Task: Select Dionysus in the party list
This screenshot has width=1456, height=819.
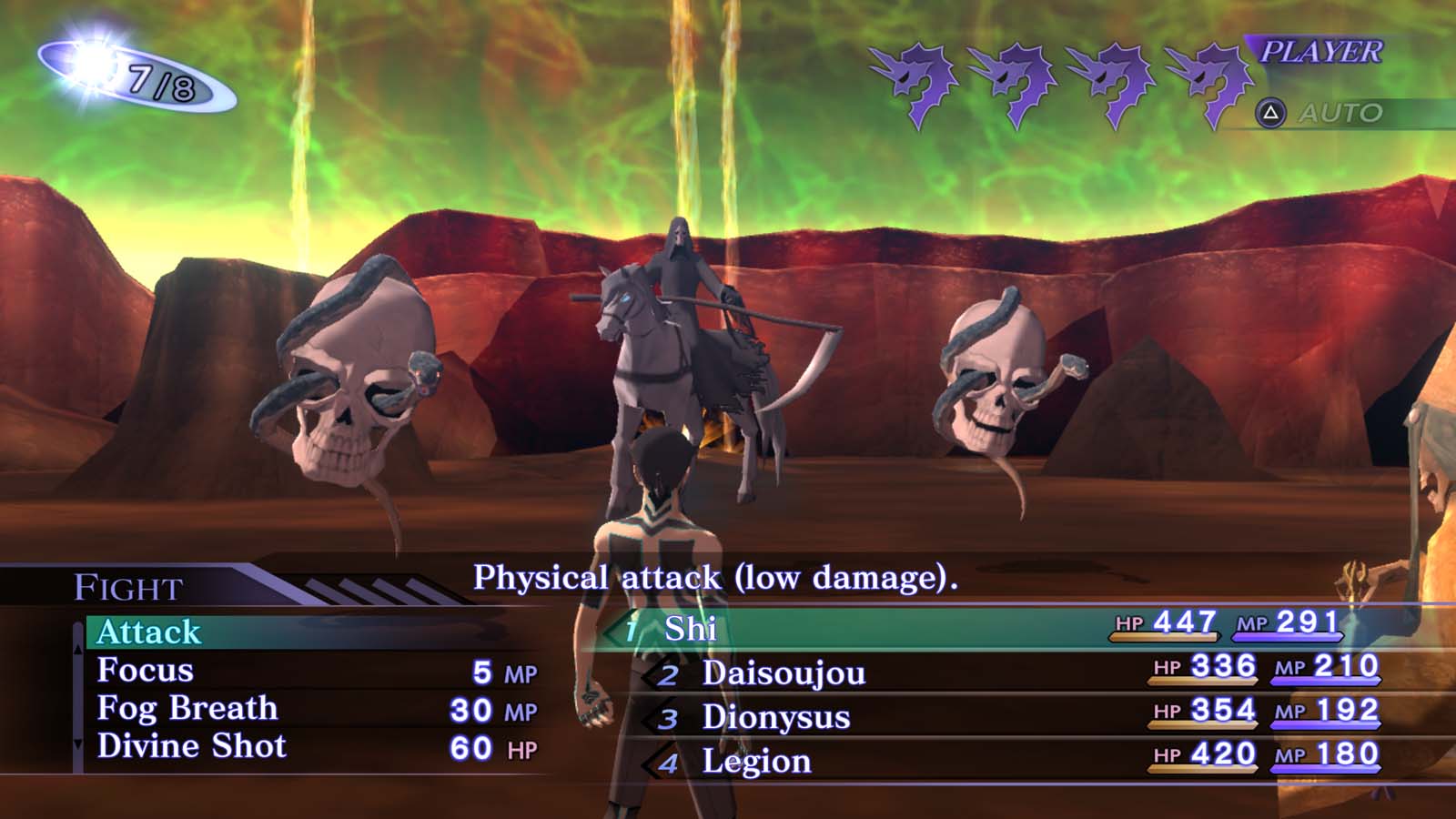Action: 775,717
